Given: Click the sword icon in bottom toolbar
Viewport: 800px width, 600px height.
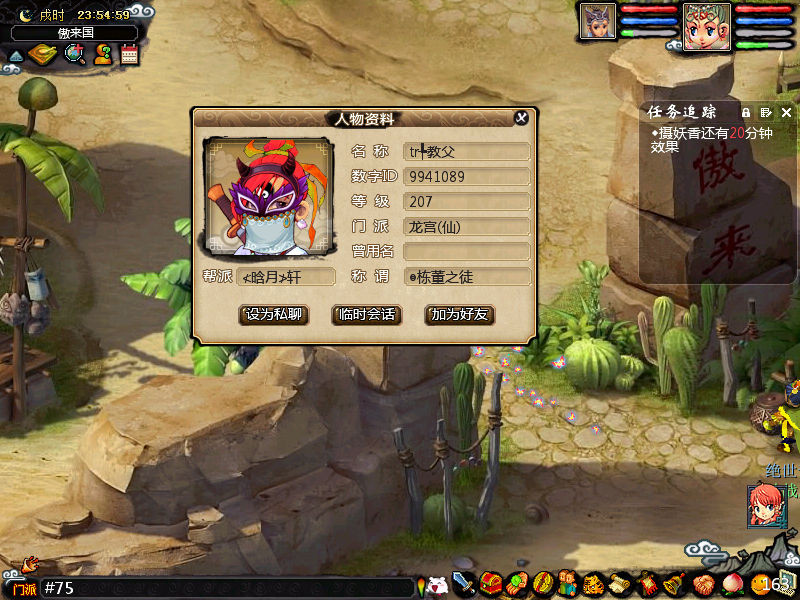Looking at the screenshot, I should 463,583.
